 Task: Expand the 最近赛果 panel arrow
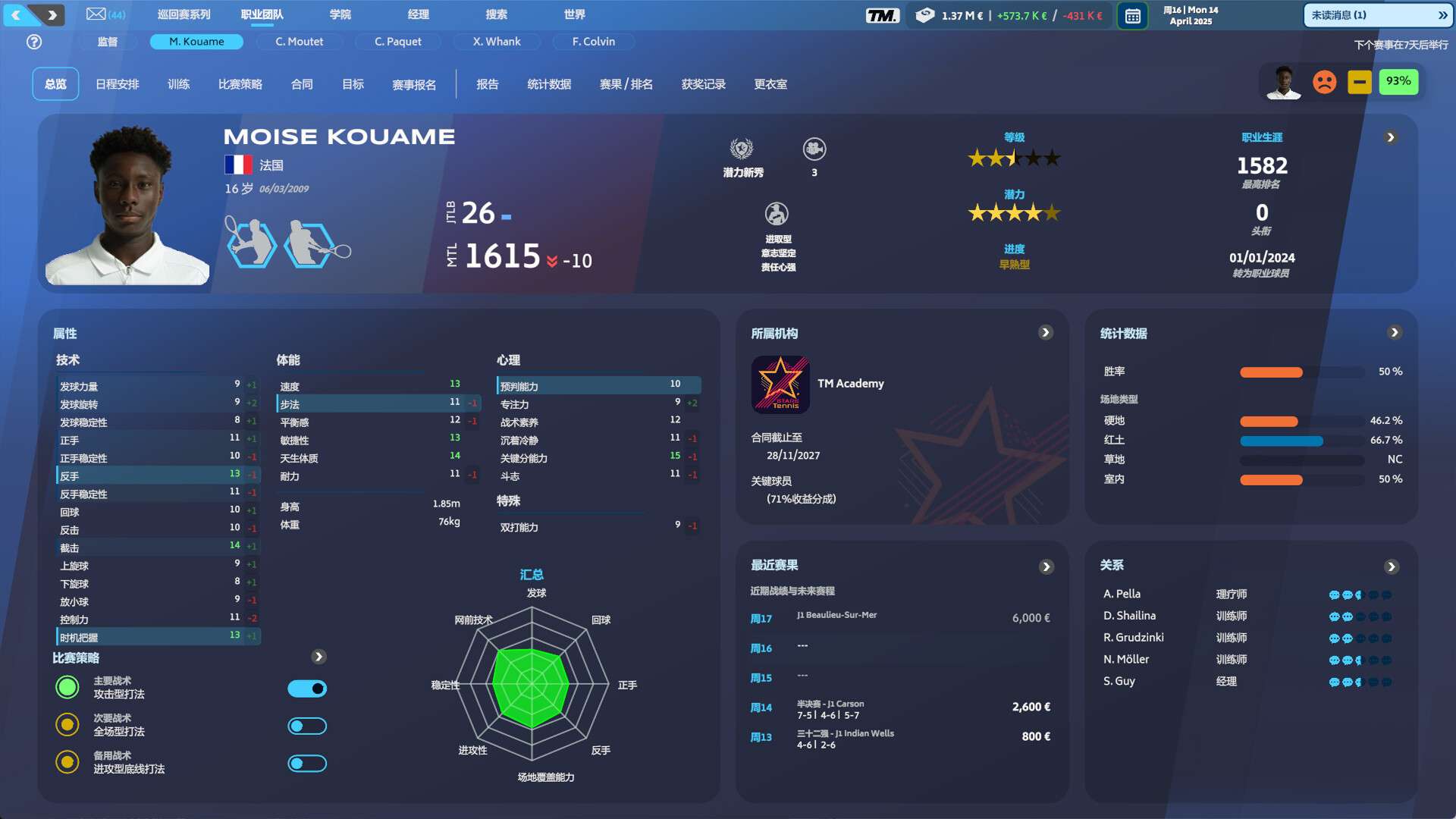[1046, 566]
